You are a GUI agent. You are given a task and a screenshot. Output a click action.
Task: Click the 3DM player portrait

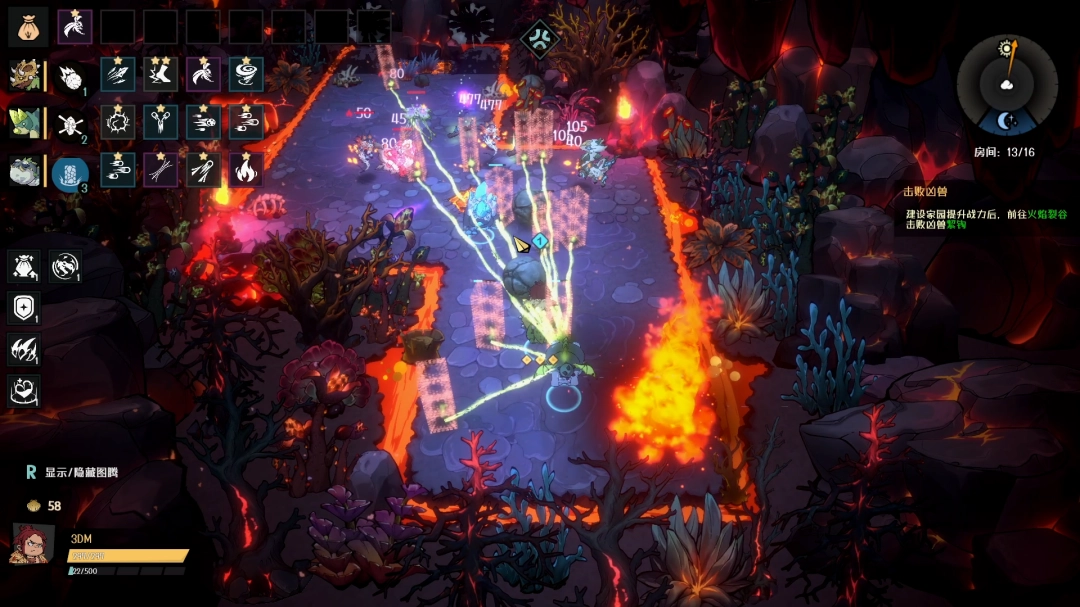pyautogui.click(x=32, y=543)
